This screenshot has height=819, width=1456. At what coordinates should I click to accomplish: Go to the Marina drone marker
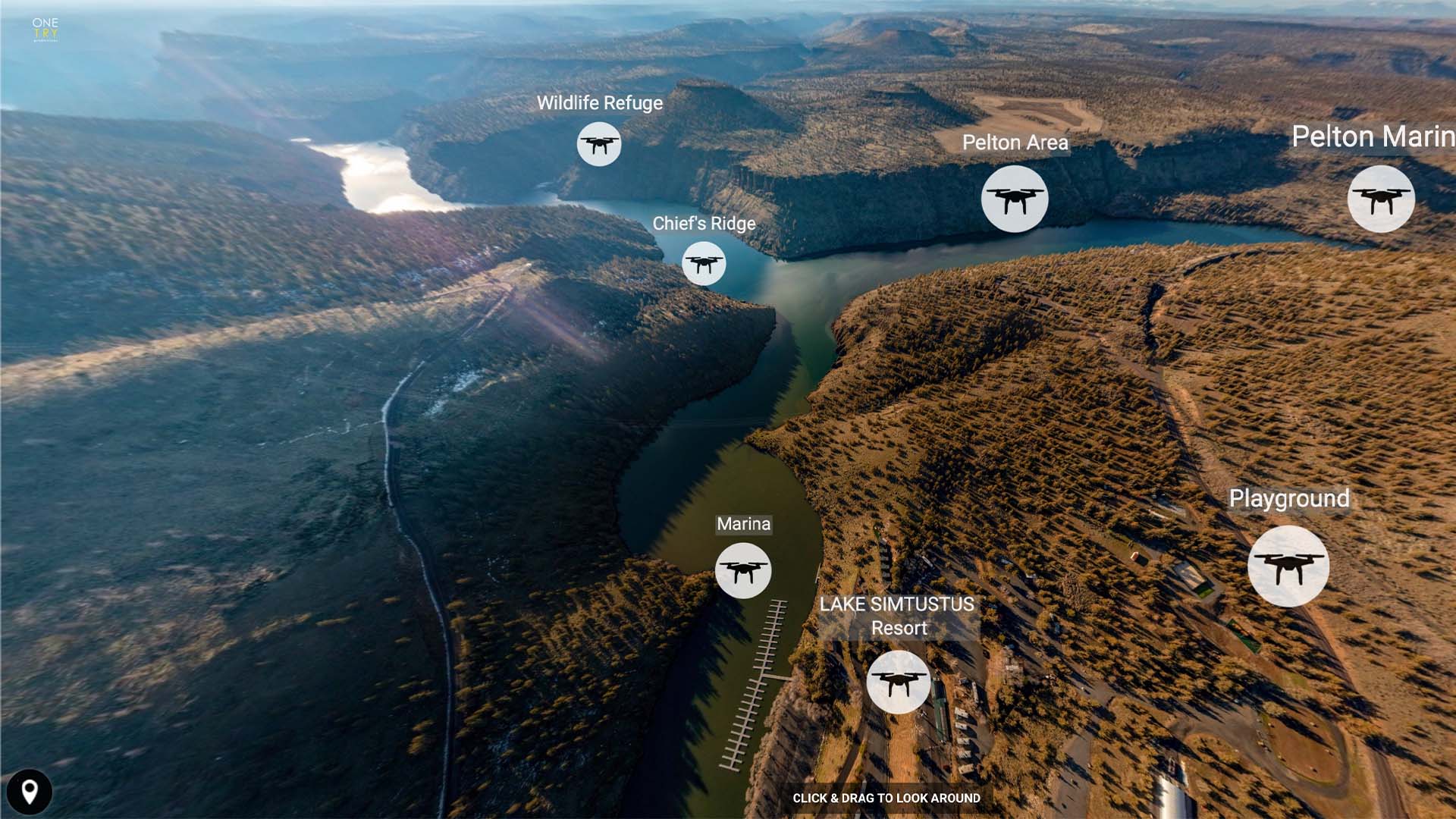tap(743, 570)
